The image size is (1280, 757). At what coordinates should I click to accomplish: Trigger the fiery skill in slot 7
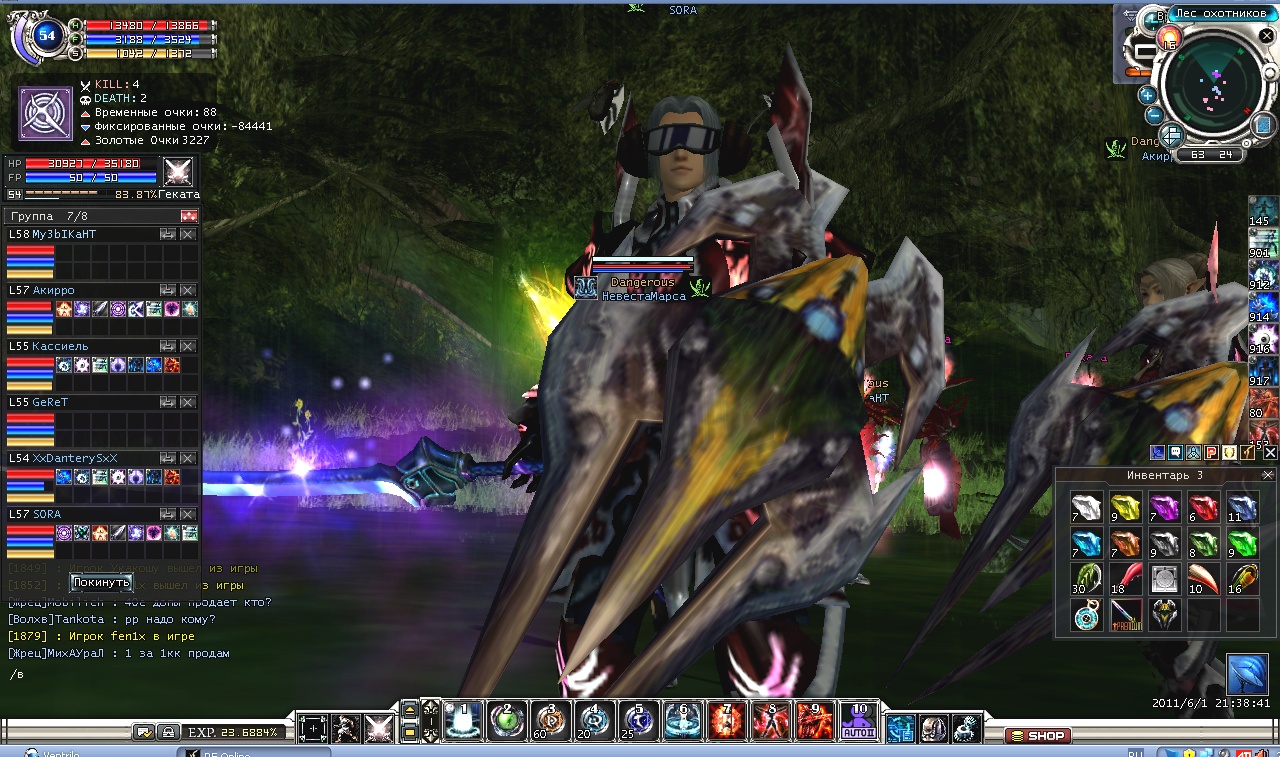point(727,721)
